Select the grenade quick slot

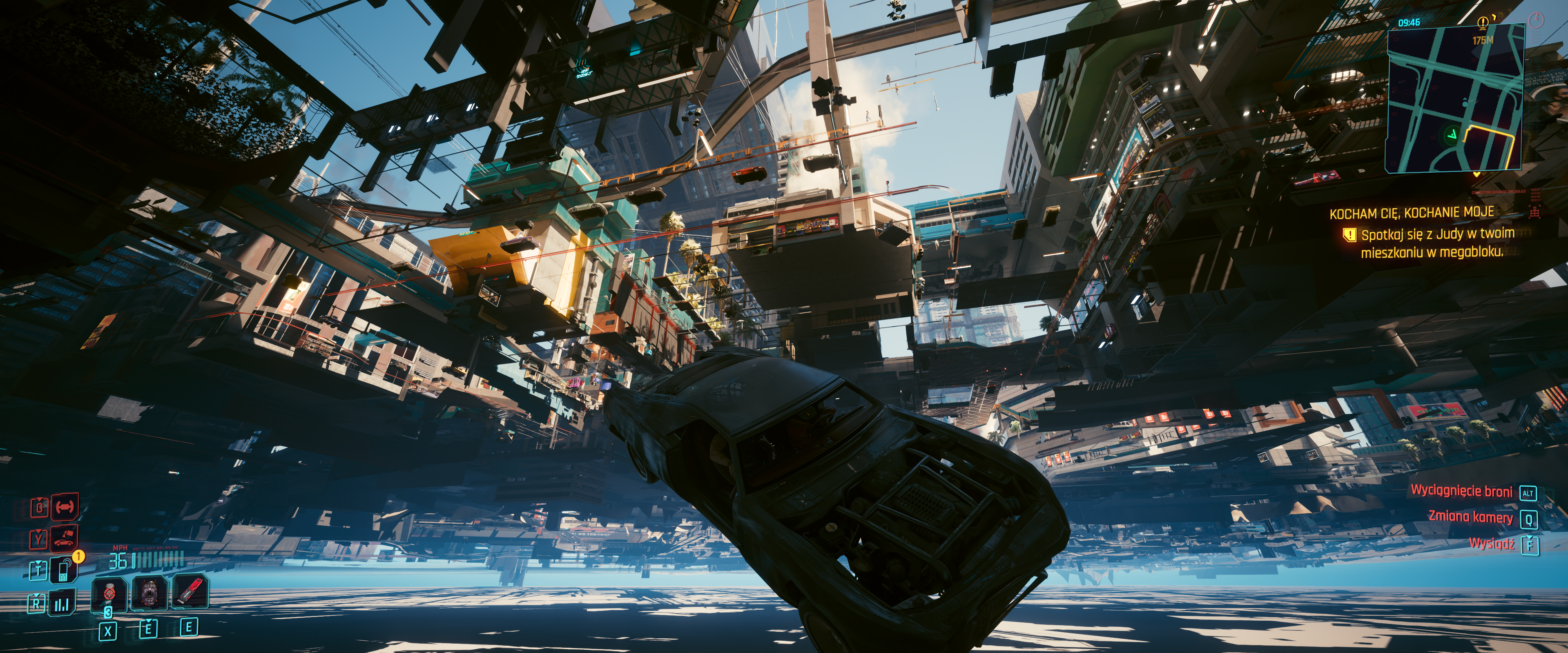coord(109,593)
